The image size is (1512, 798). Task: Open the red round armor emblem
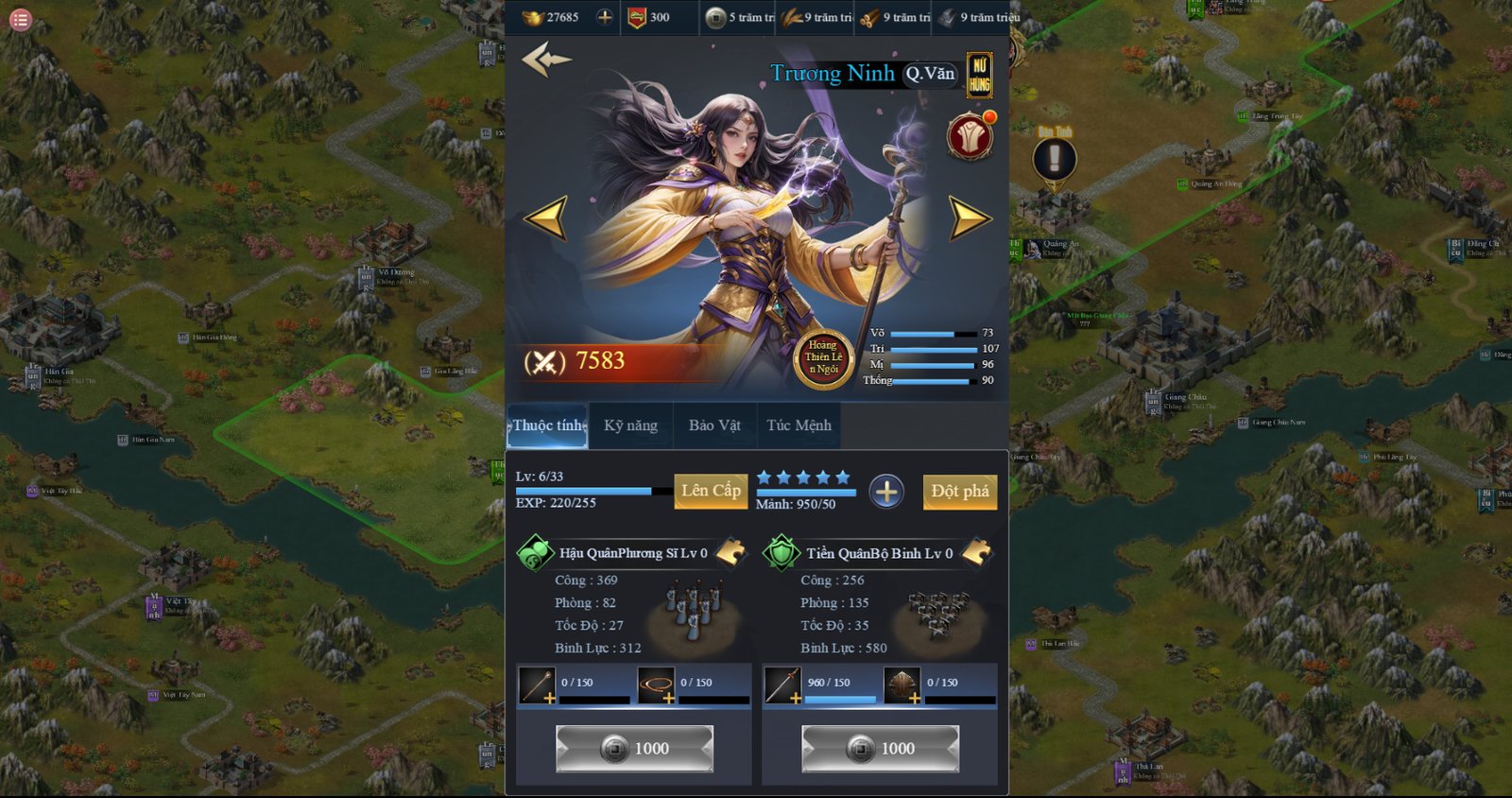point(970,138)
